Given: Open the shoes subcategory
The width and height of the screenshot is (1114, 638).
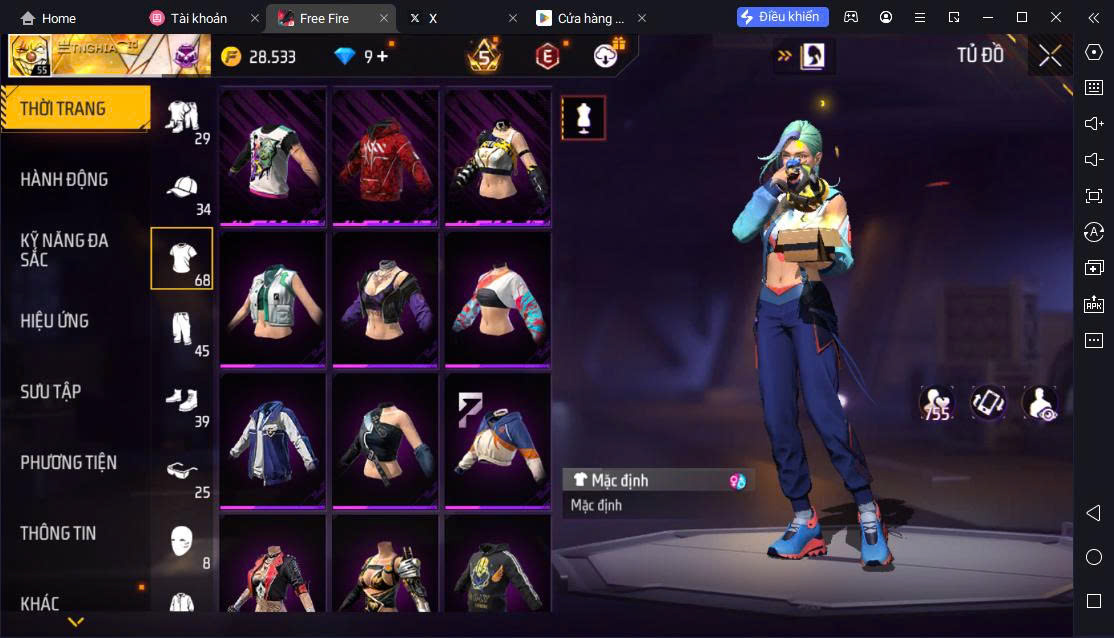Looking at the screenshot, I should [x=181, y=399].
